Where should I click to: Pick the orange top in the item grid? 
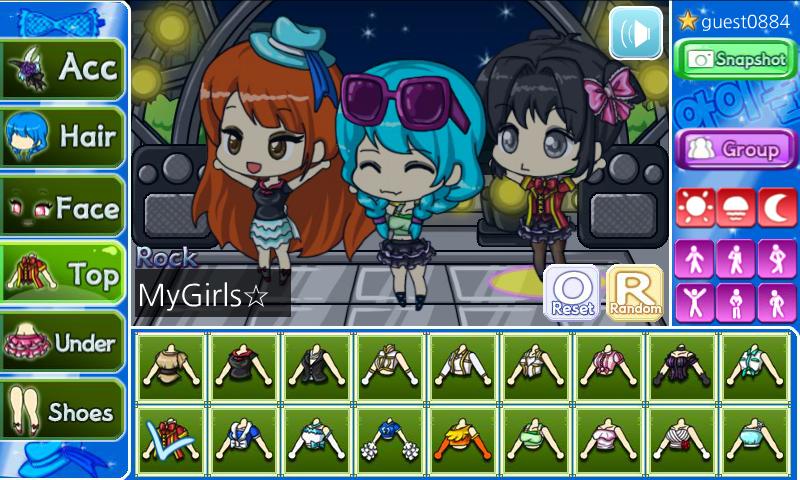click(x=463, y=440)
